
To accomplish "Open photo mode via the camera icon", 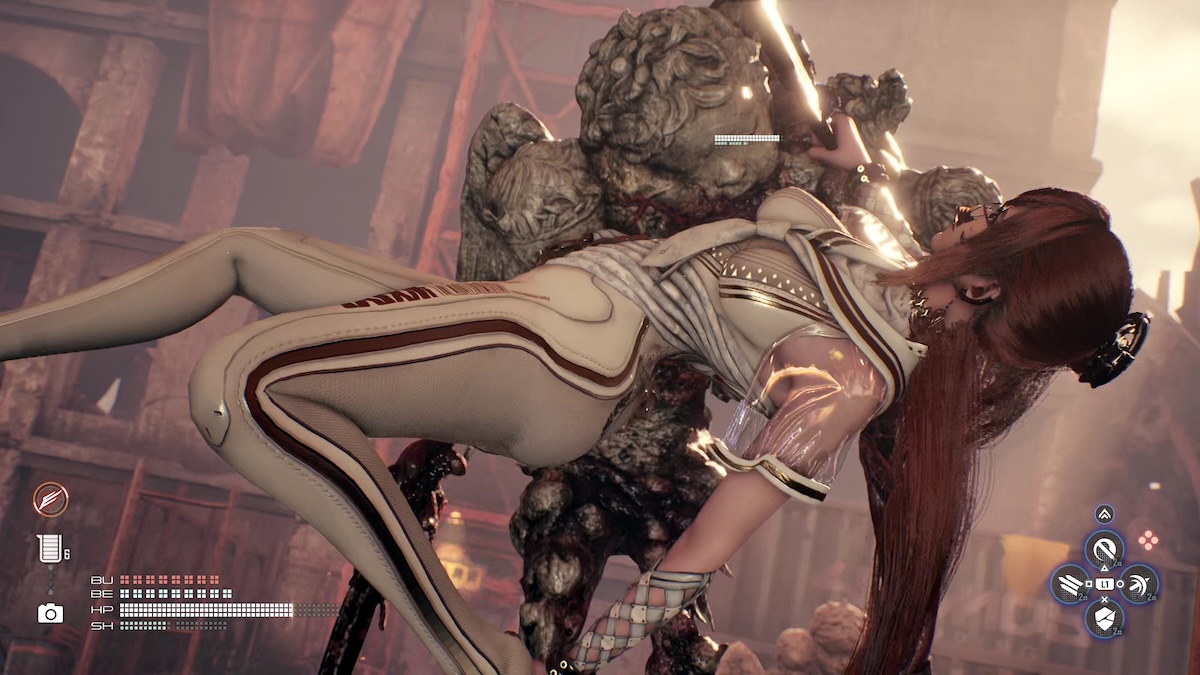I will pyautogui.click(x=50, y=613).
